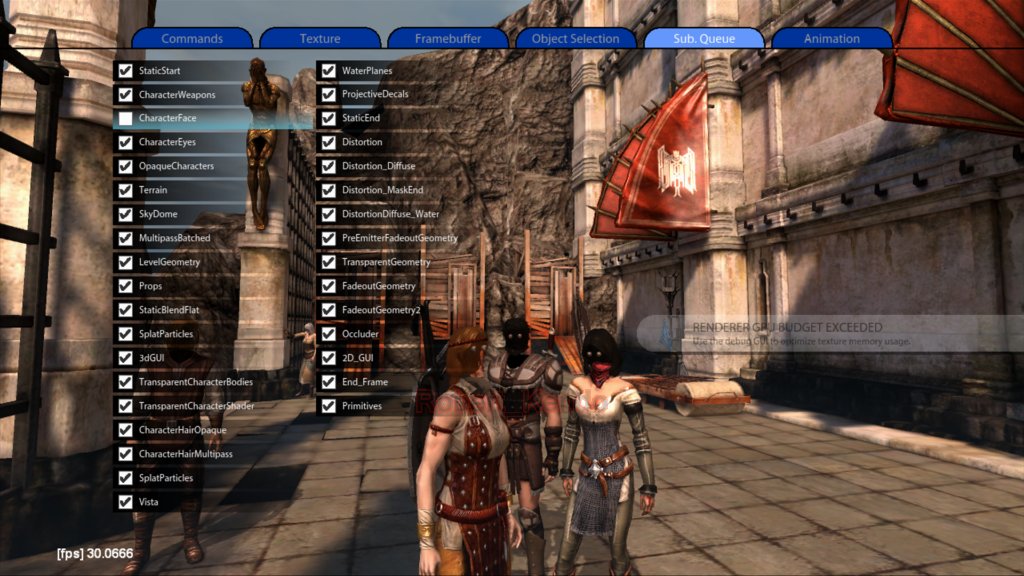
Task: Uncheck the TransparentGeometry checkbox
Action: [x=328, y=262]
